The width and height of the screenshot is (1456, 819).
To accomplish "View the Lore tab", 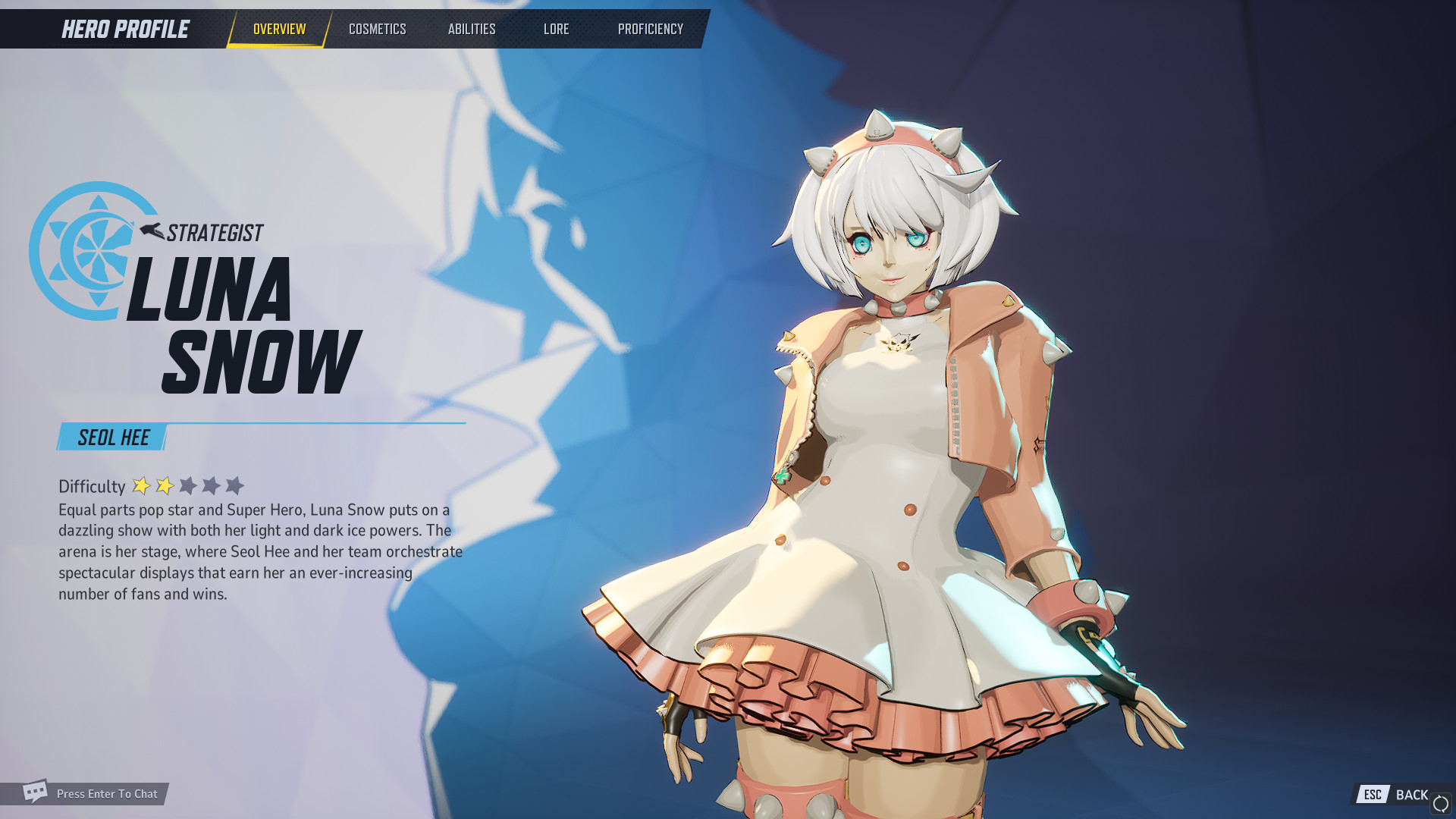I will point(556,29).
